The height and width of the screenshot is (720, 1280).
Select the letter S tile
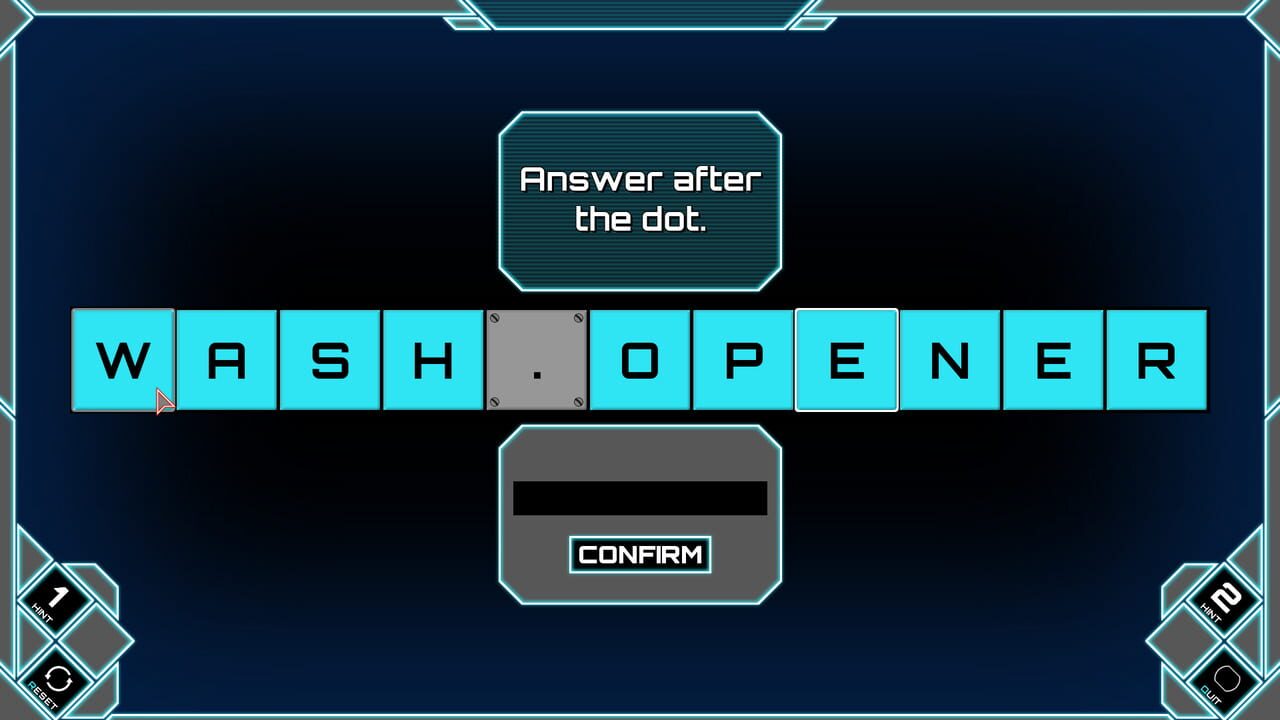click(x=330, y=360)
